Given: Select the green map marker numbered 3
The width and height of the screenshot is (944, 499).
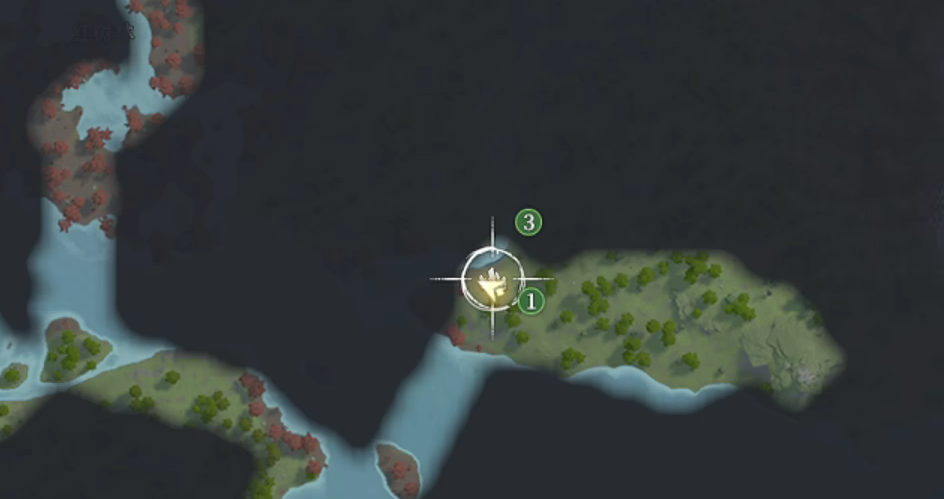Looking at the screenshot, I should (528, 223).
